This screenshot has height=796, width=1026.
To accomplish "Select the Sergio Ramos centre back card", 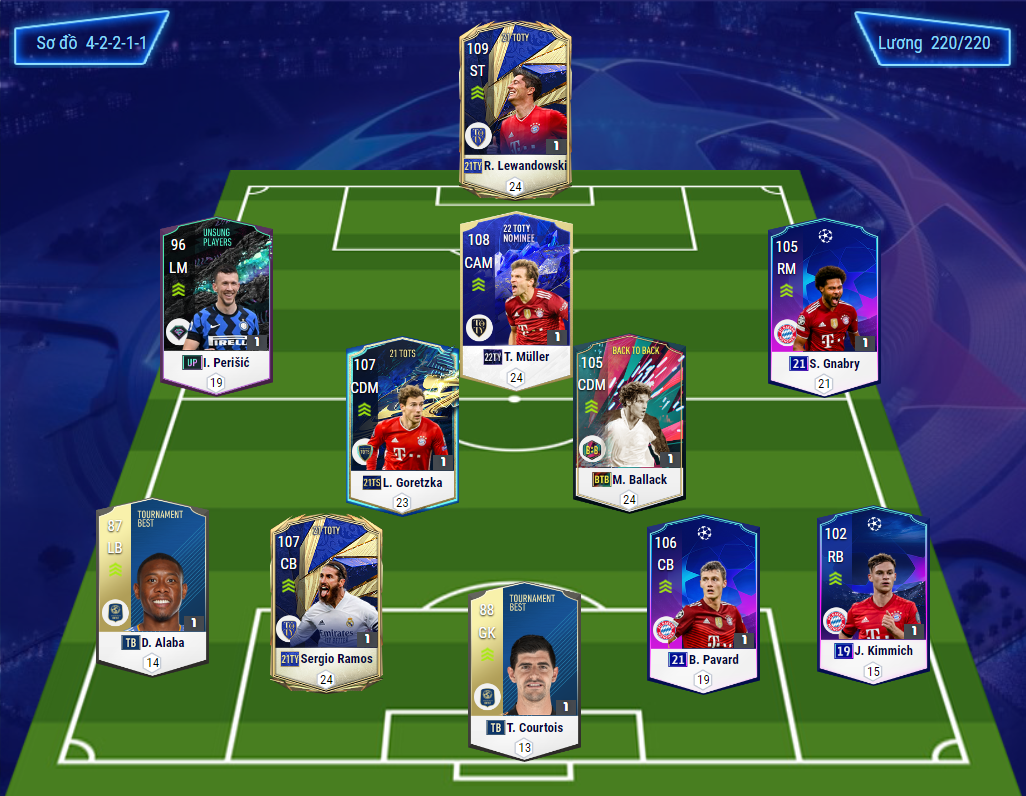I will [325, 599].
